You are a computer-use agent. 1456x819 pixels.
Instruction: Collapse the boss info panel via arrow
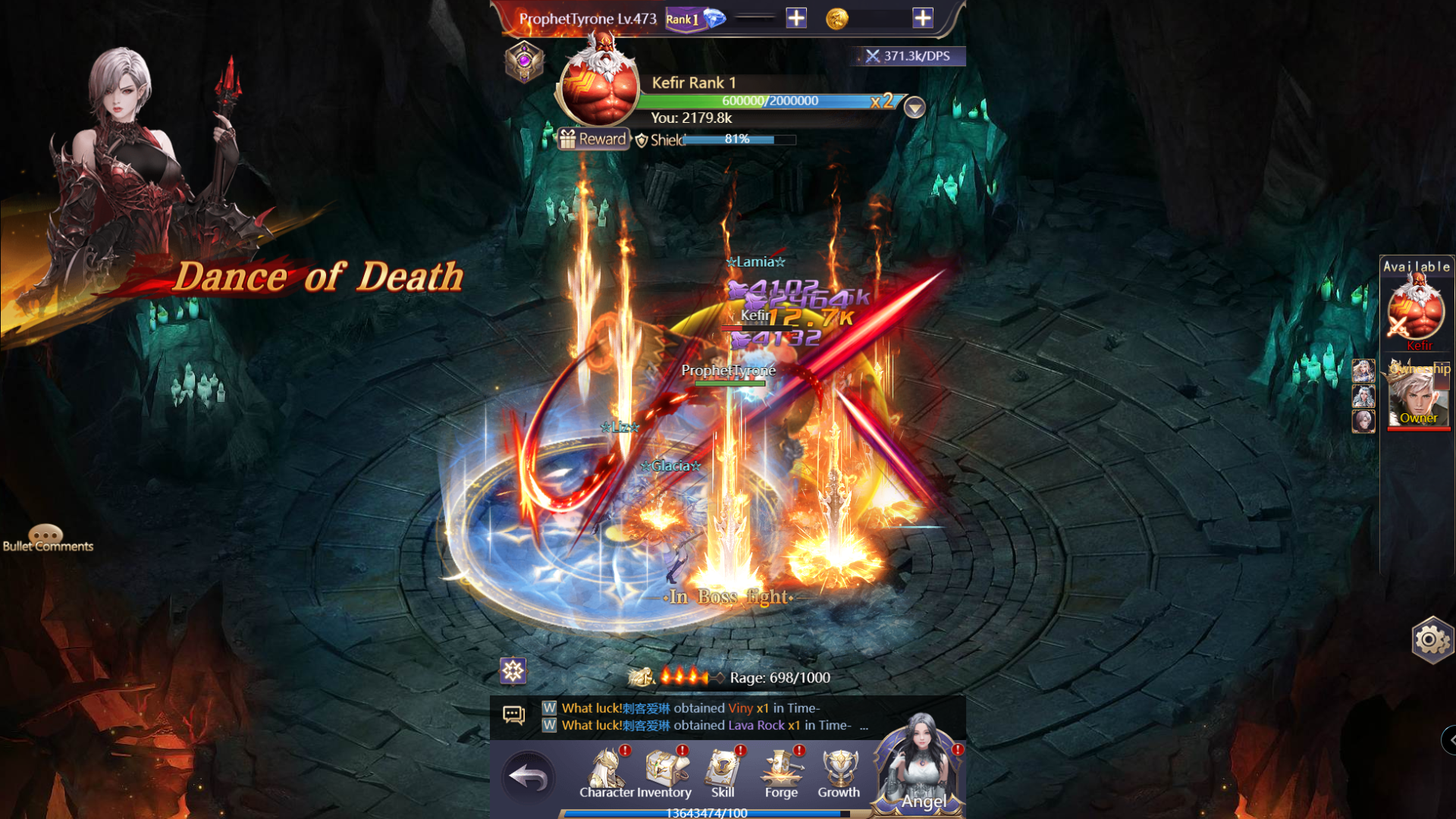[x=914, y=108]
